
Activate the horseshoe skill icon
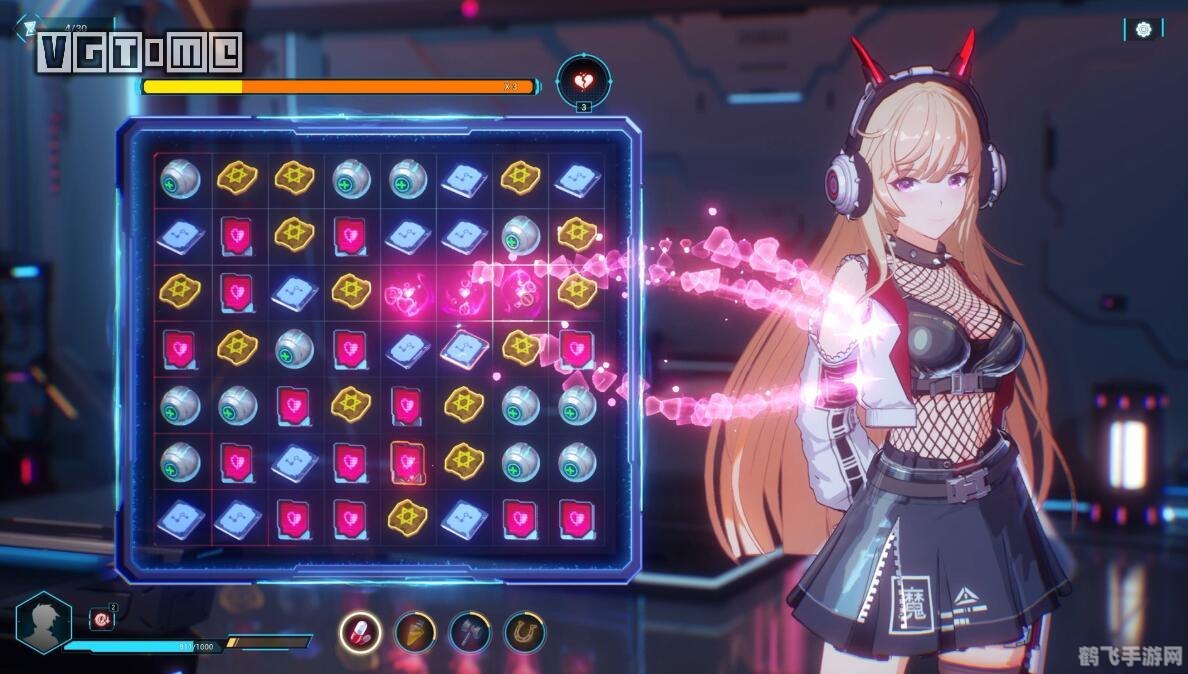tap(524, 631)
